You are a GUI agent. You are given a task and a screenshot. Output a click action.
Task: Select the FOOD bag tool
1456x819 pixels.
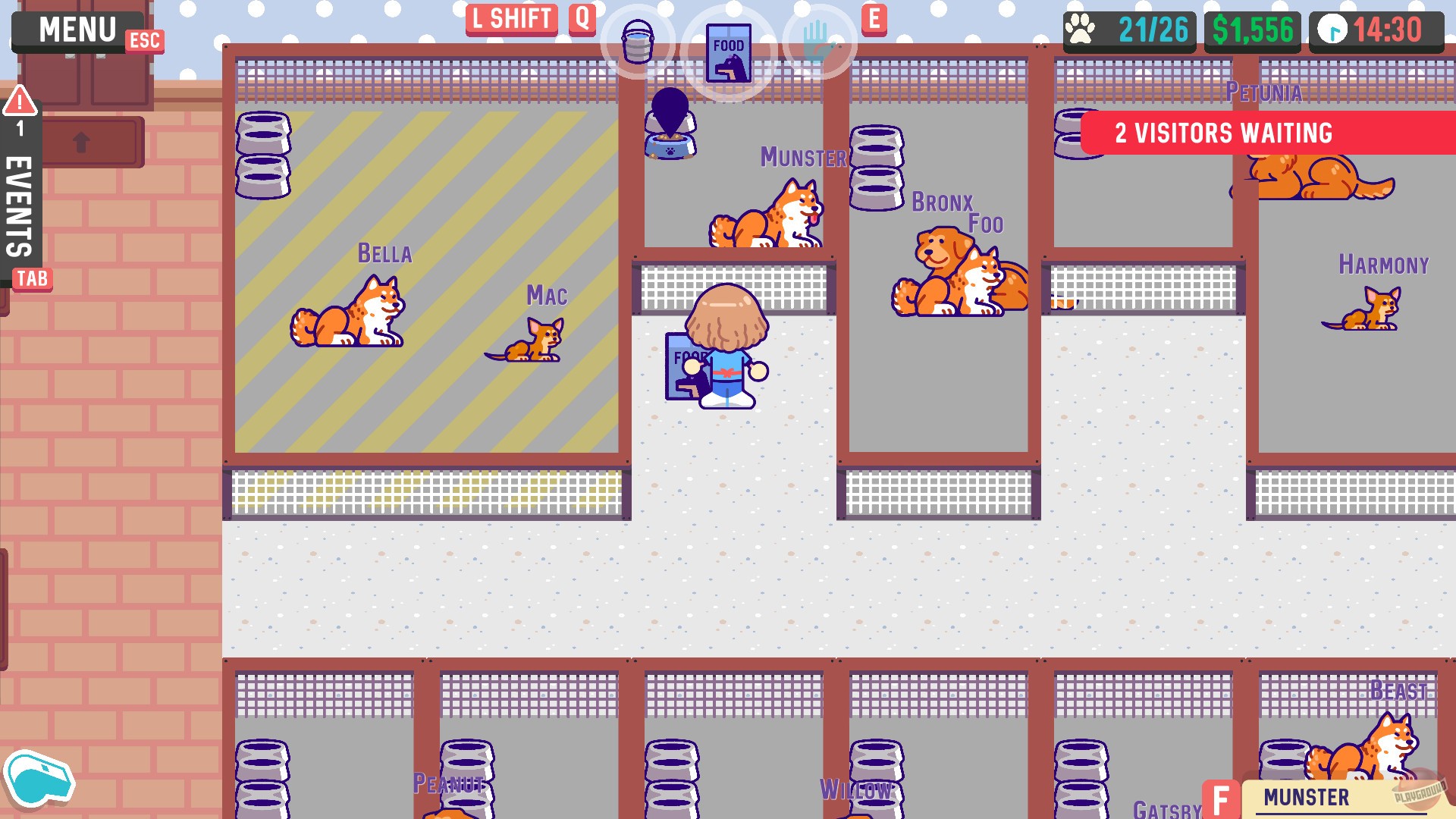tap(730, 52)
